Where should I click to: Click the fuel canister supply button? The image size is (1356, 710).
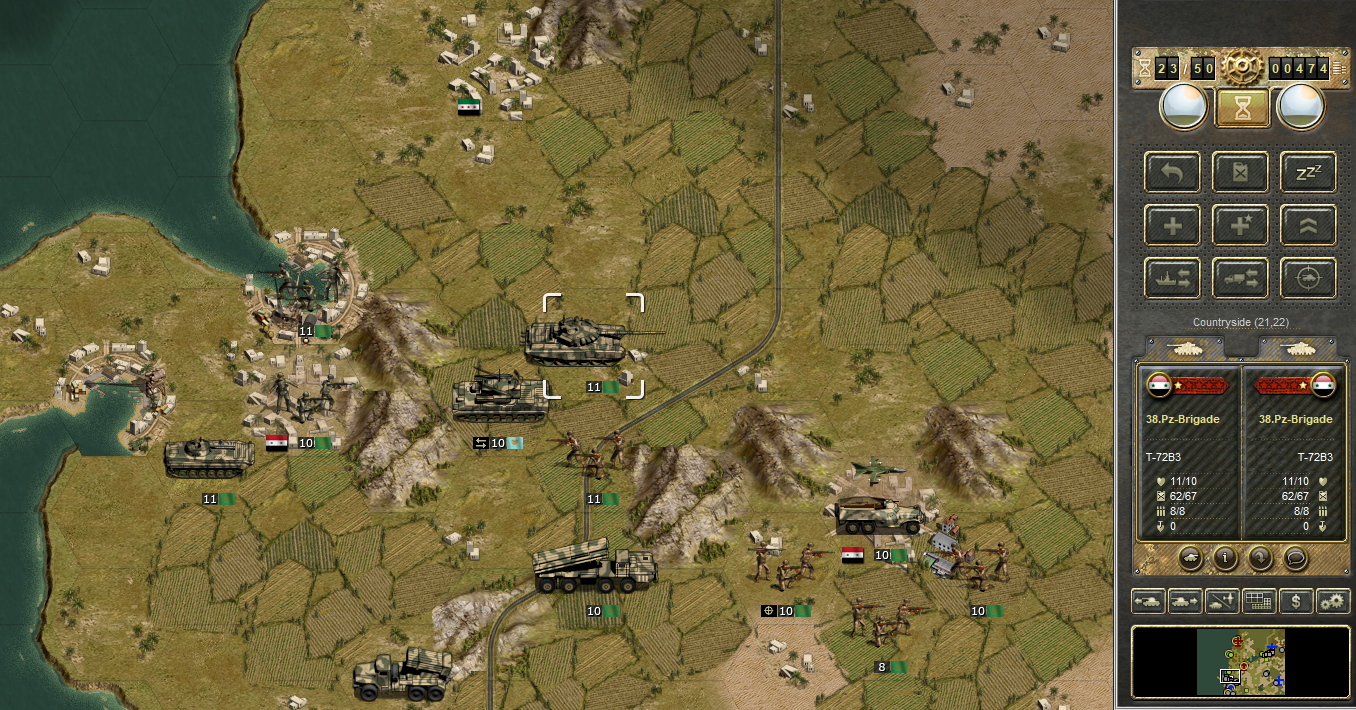[x=1240, y=172]
